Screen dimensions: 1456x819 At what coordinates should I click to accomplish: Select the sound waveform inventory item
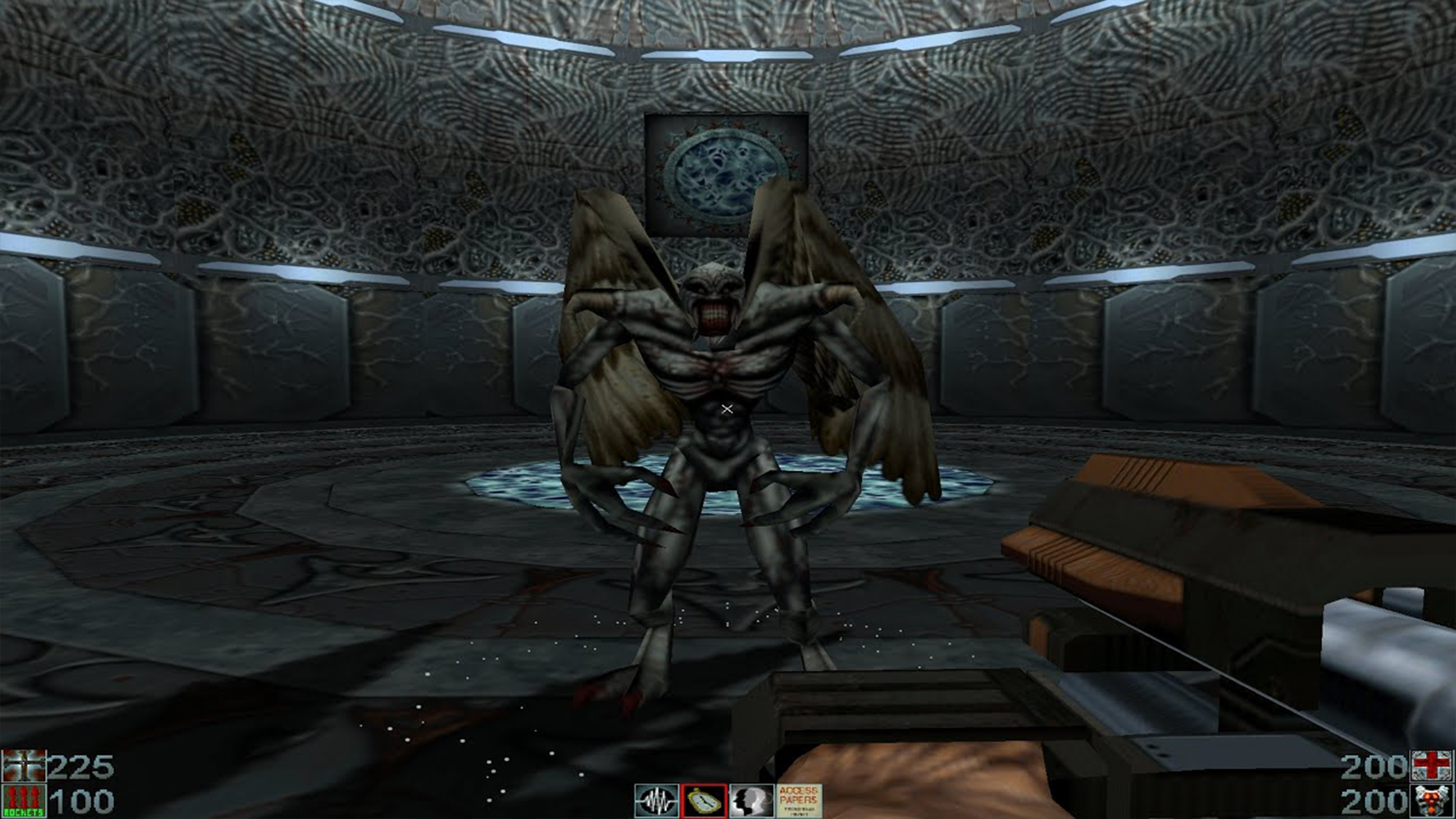click(656, 801)
